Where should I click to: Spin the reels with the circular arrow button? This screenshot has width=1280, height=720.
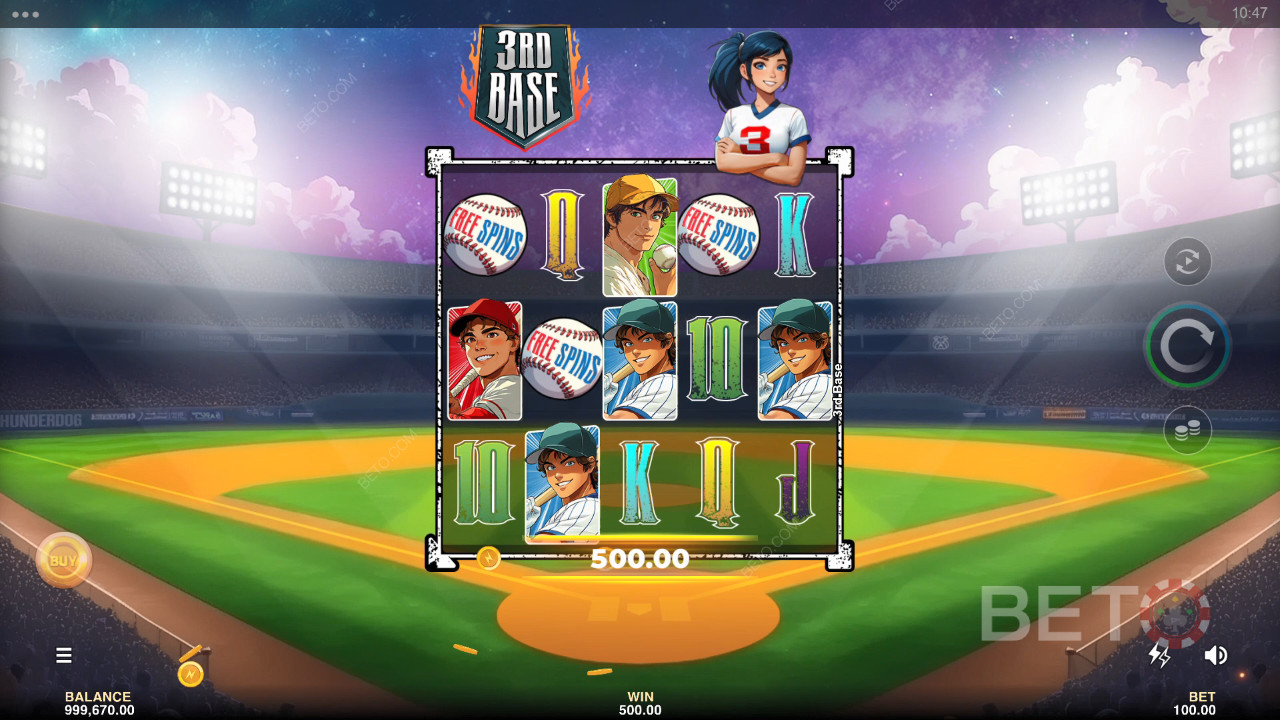1187,346
